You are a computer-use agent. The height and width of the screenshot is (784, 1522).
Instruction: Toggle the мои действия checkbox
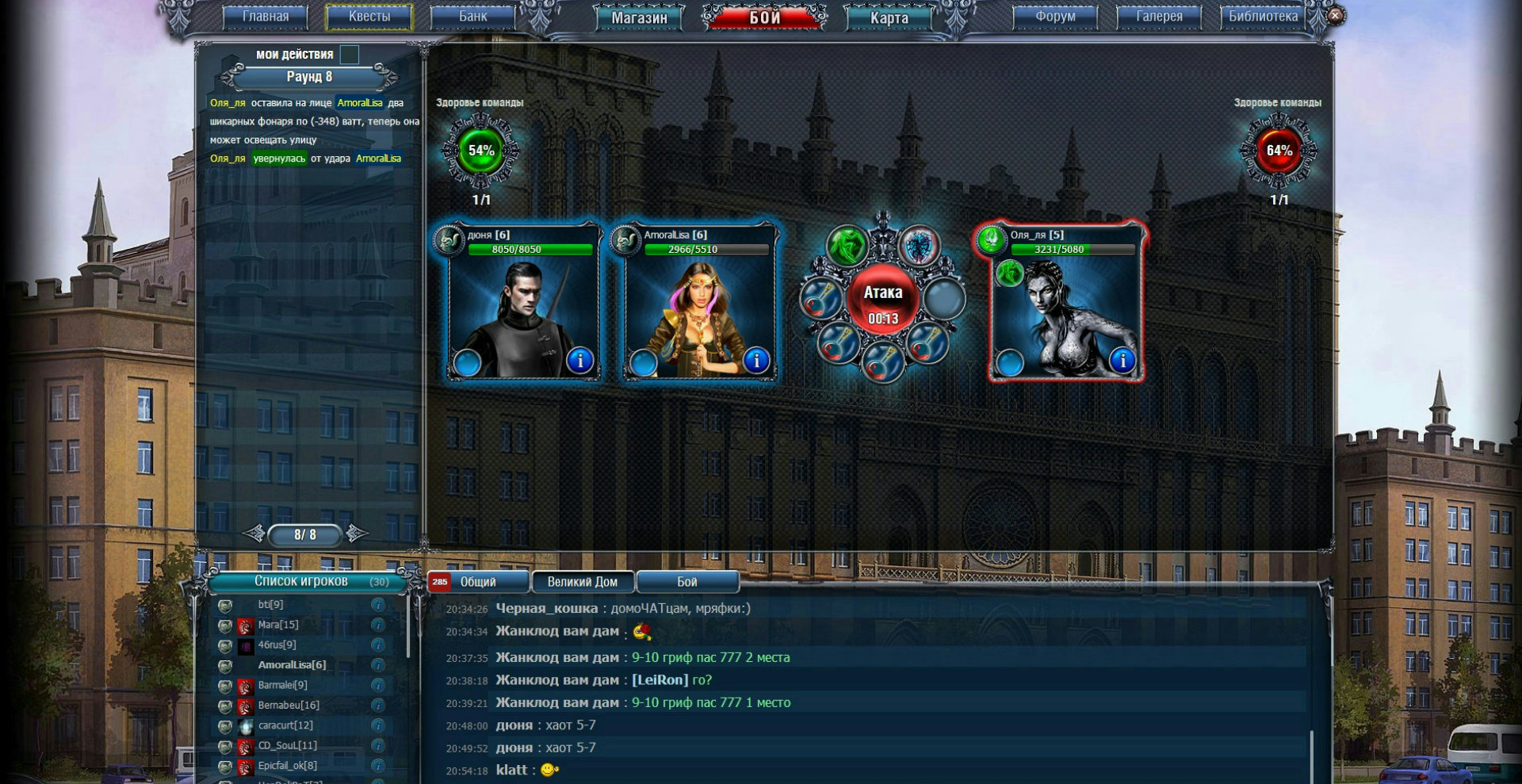[350, 55]
